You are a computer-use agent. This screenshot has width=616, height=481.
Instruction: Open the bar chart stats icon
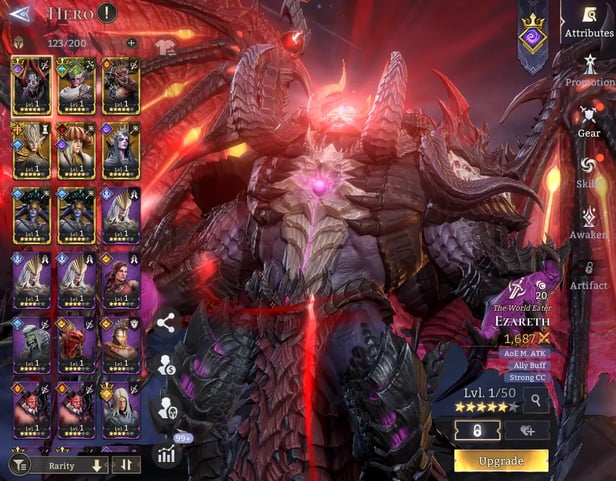point(166,453)
